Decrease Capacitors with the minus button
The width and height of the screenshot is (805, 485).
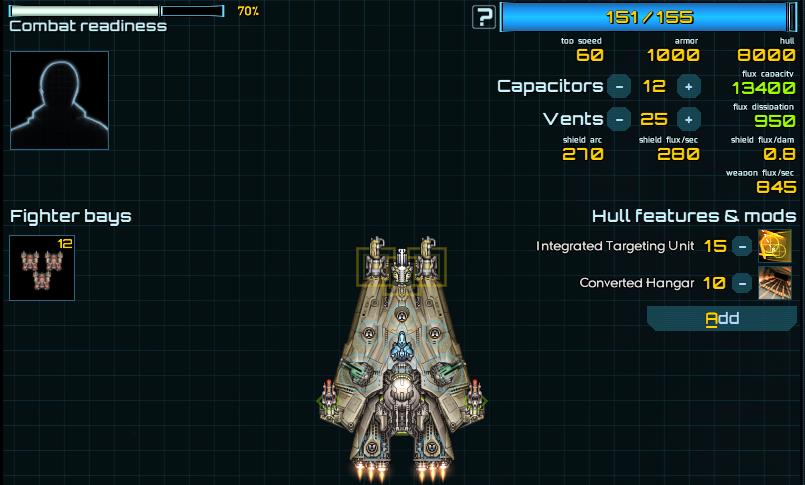click(619, 86)
